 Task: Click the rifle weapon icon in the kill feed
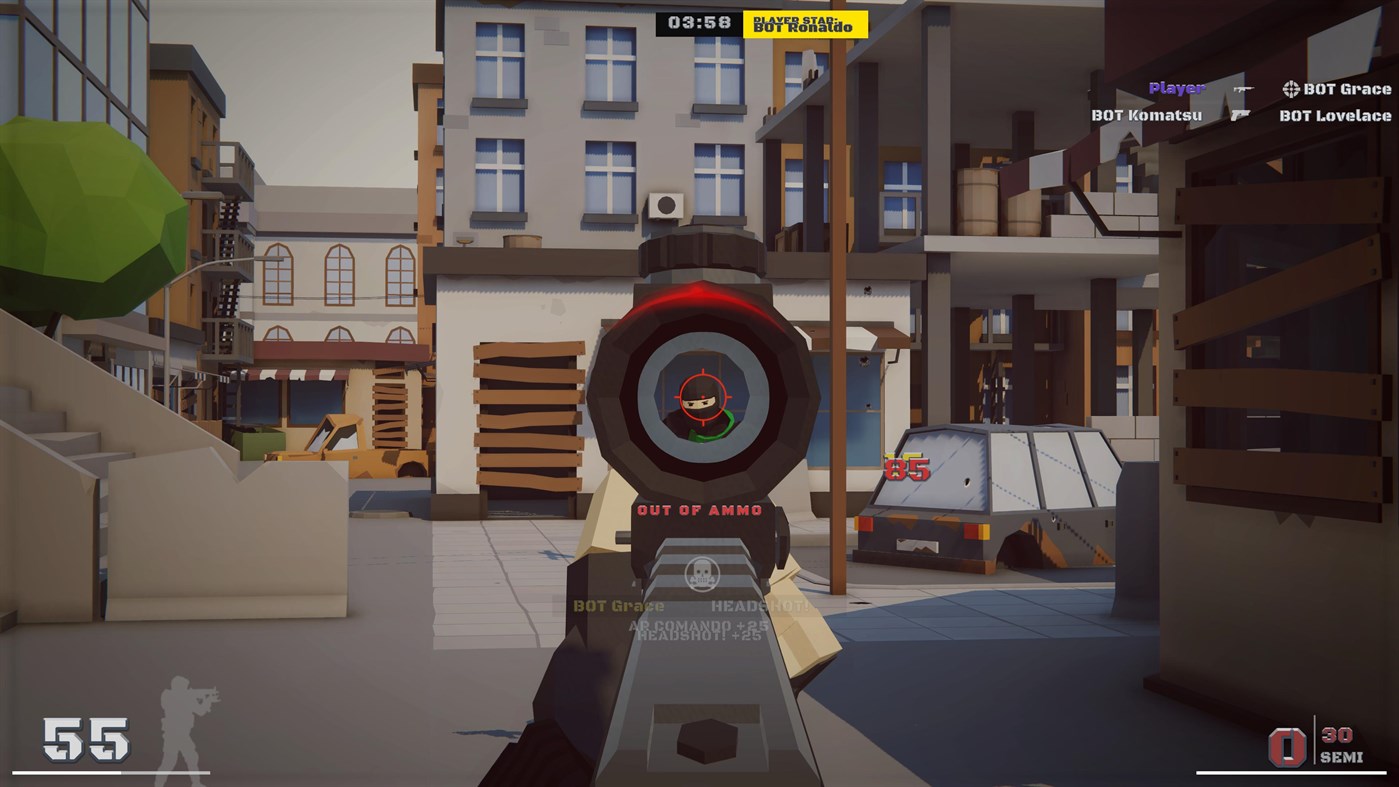[1243, 89]
